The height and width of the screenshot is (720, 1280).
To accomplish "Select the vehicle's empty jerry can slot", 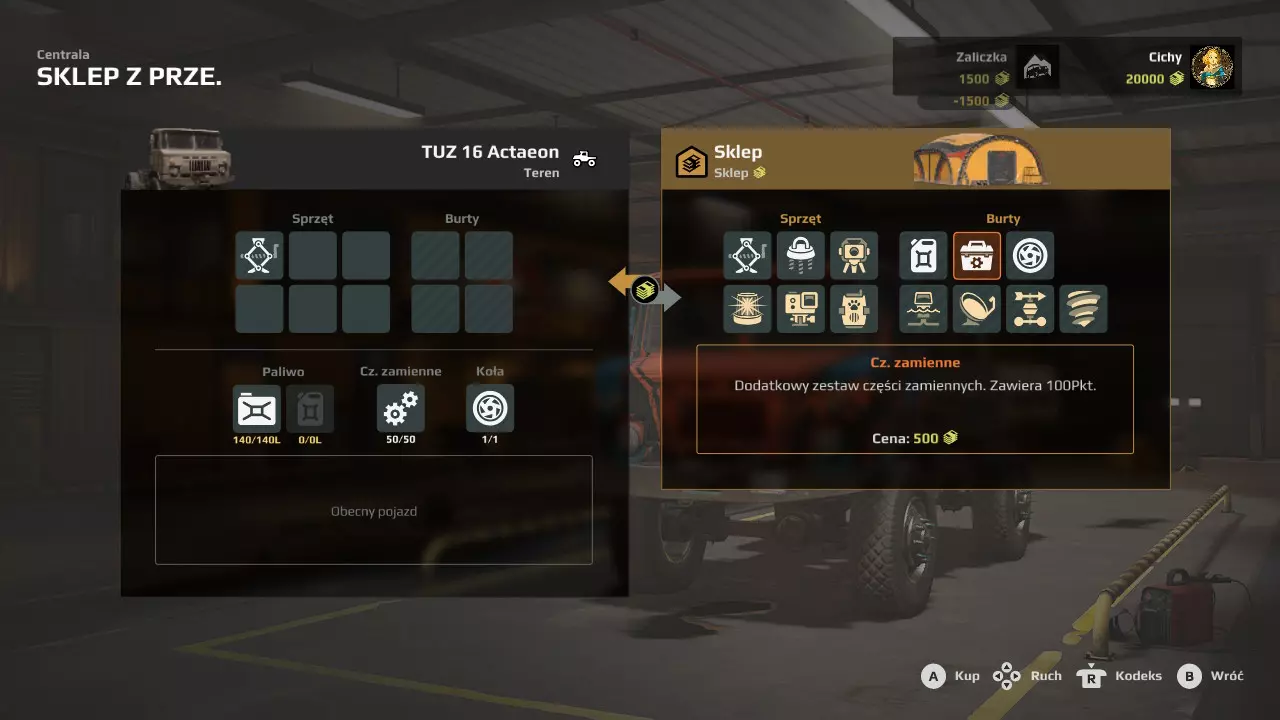I will 310,409.
